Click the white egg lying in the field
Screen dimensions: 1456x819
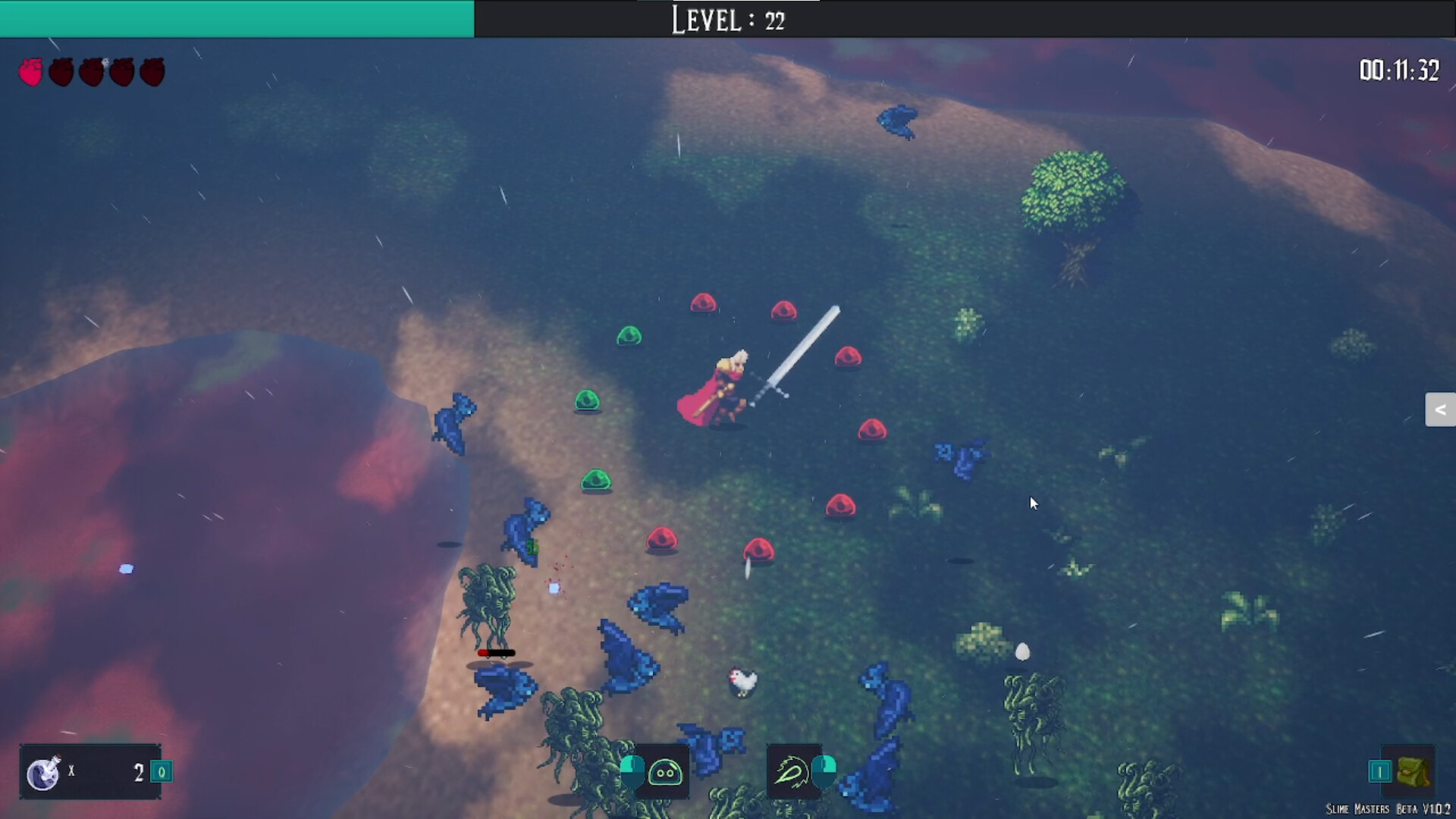tap(1021, 651)
